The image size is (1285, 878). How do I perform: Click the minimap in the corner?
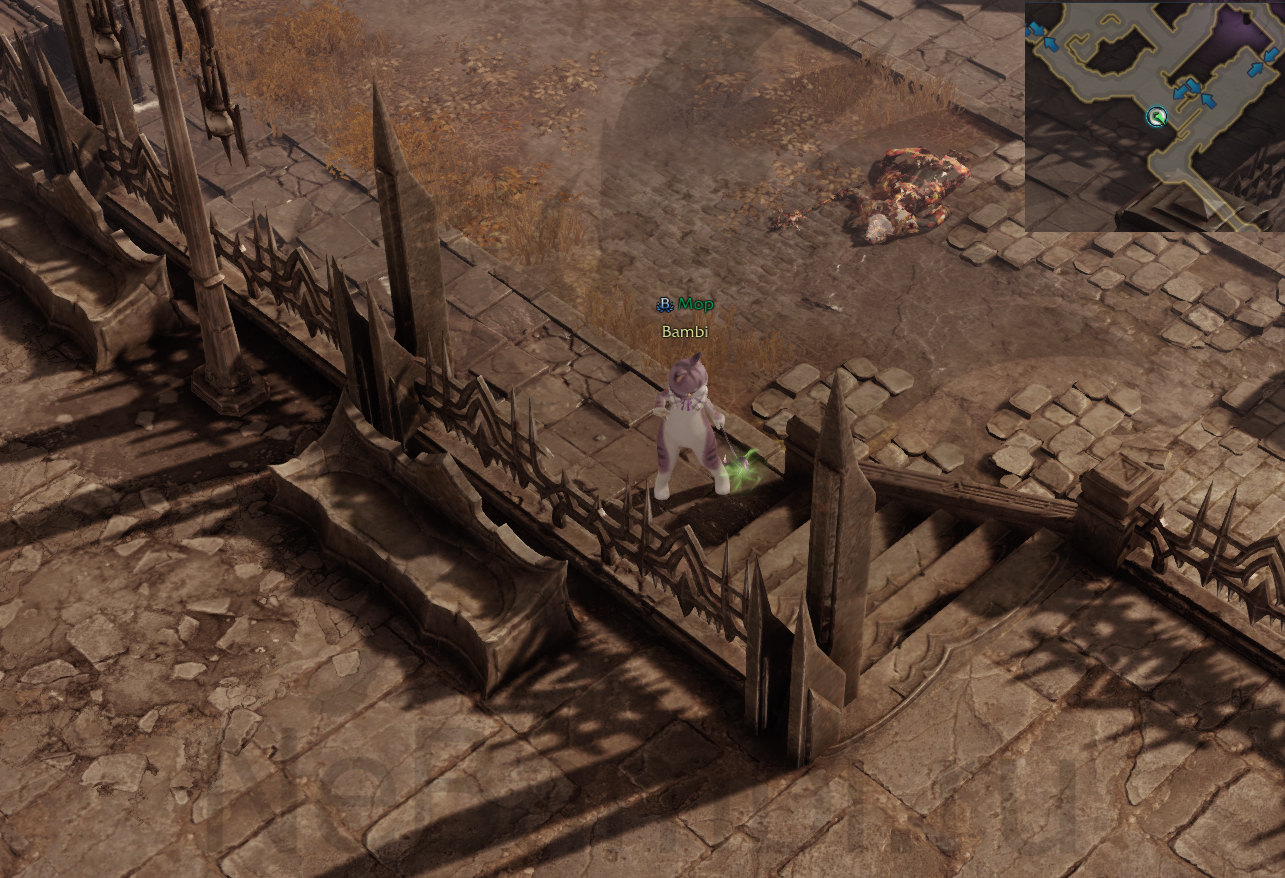pos(1154,116)
